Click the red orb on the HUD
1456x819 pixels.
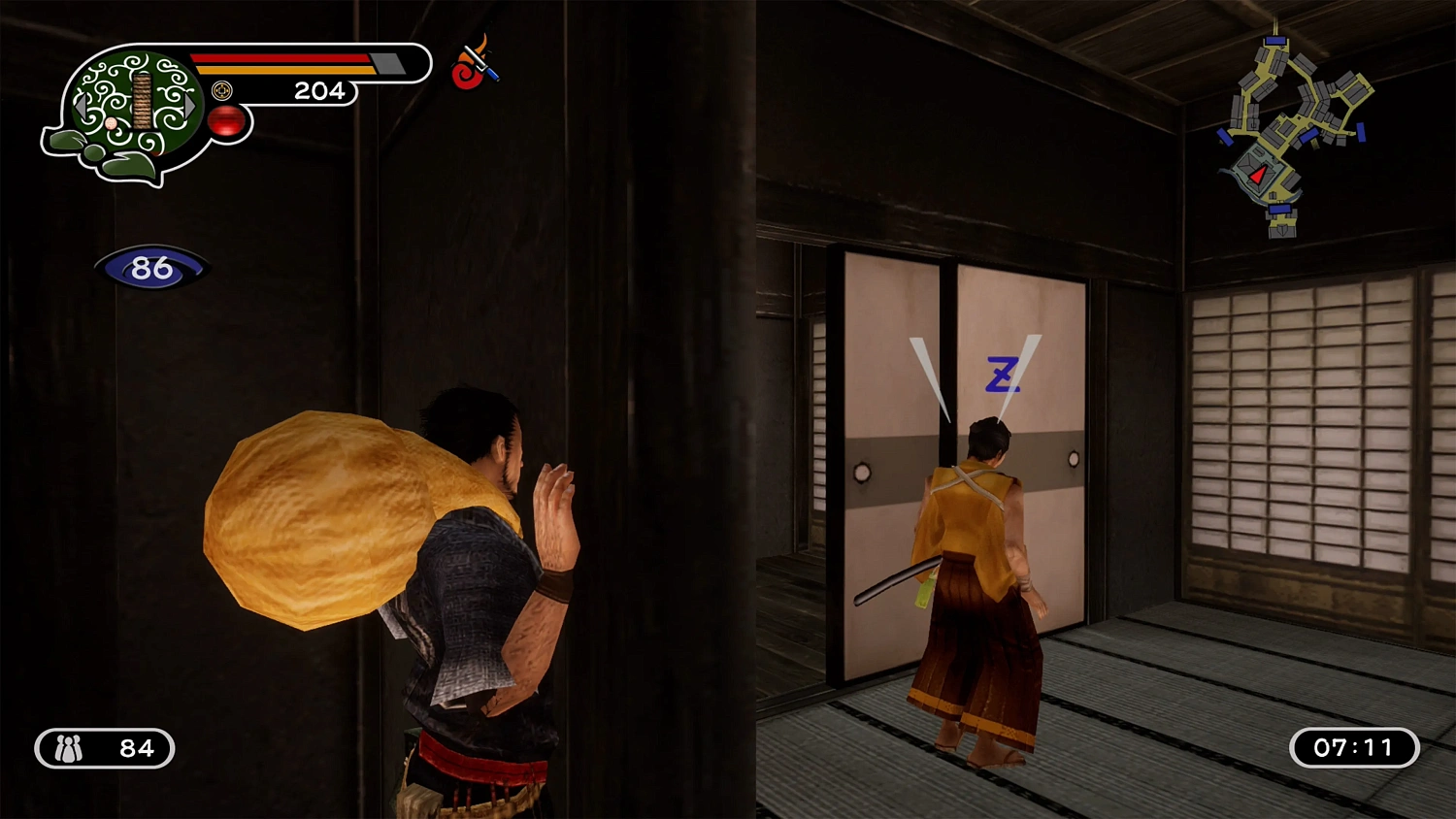click(x=226, y=121)
